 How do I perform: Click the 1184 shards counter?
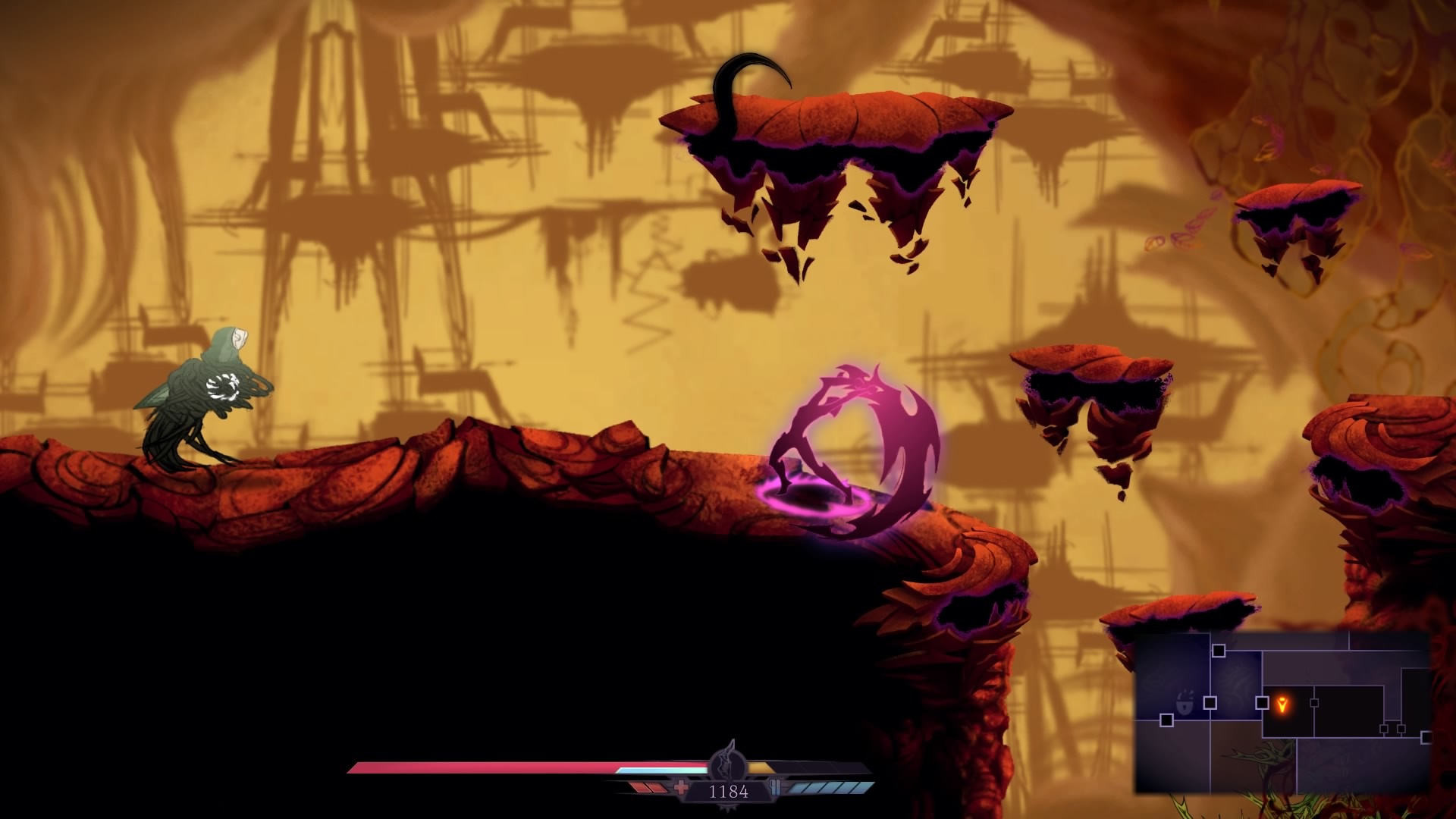[x=730, y=790]
